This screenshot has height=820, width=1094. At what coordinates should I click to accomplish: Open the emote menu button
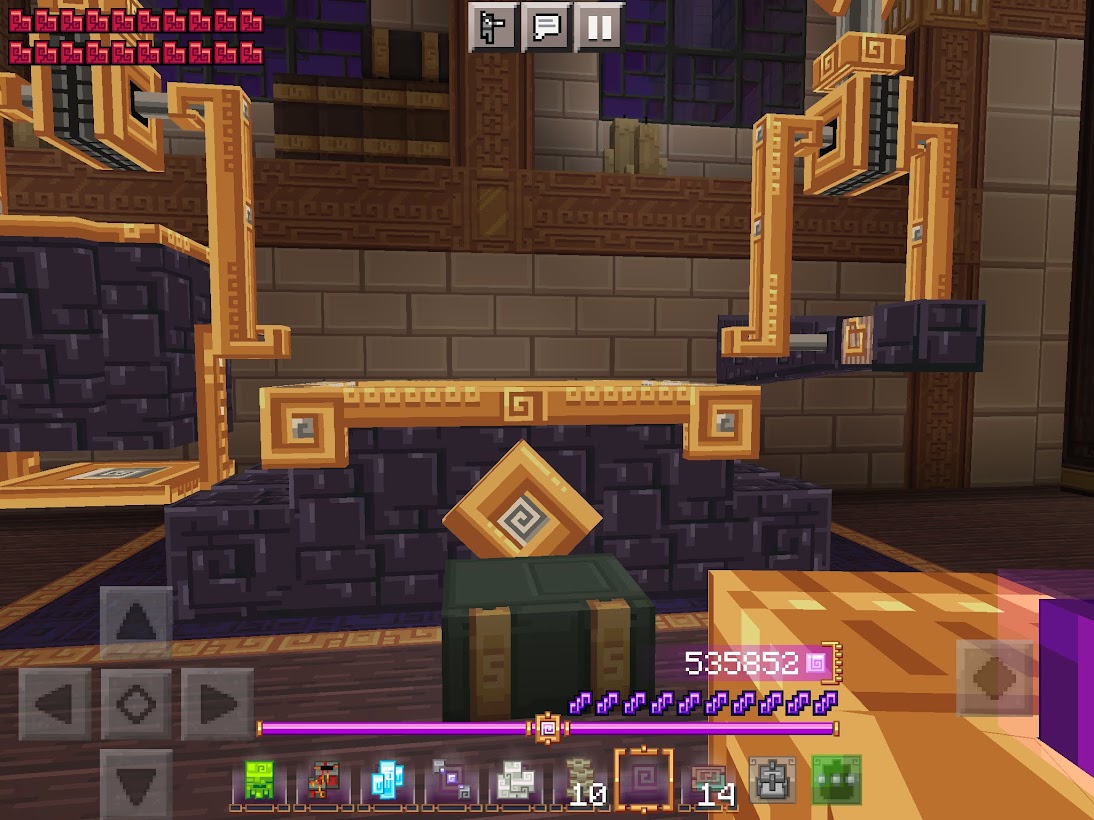[x=493, y=27]
